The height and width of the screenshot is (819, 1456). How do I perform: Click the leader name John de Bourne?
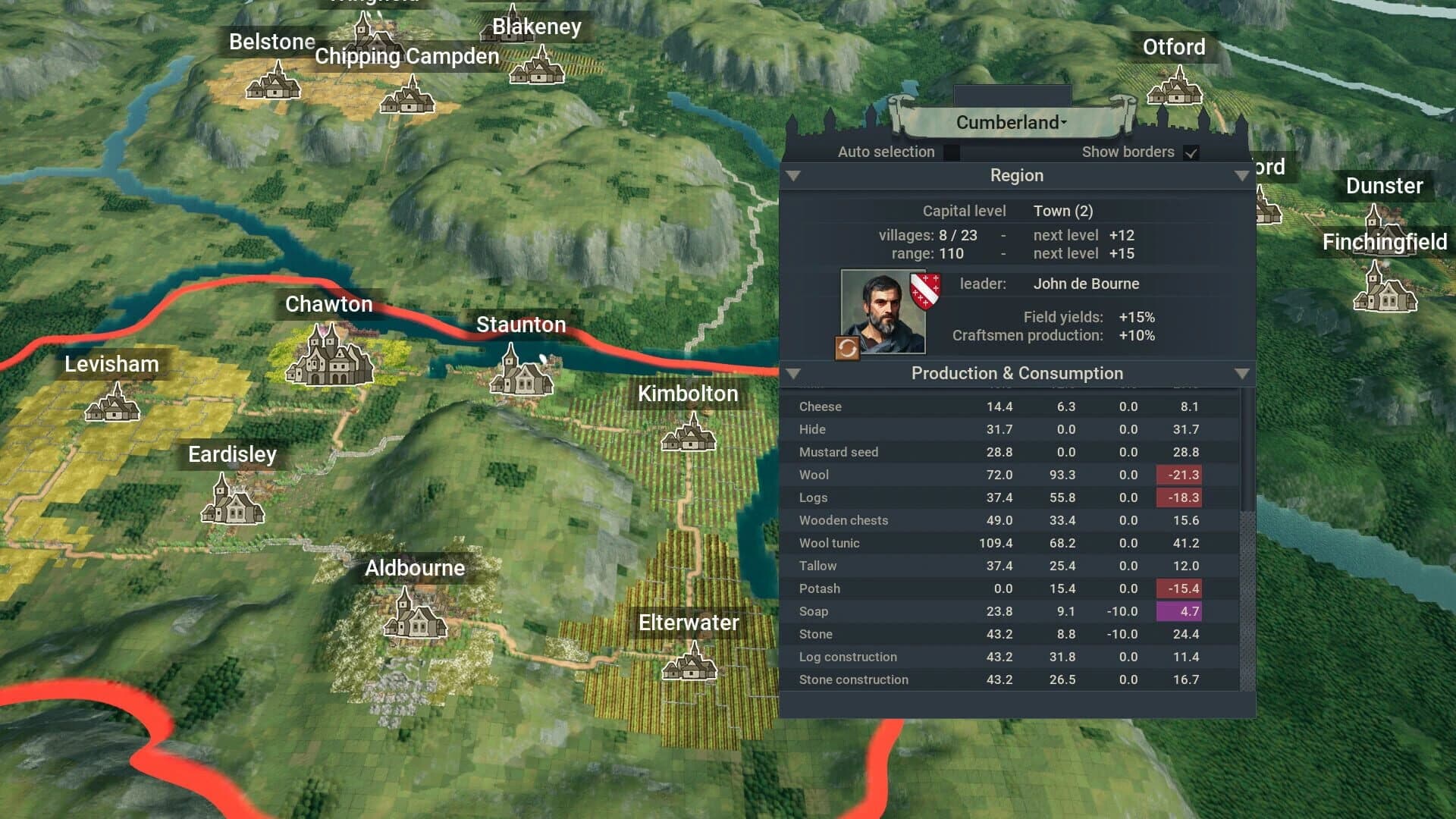[x=1087, y=284]
